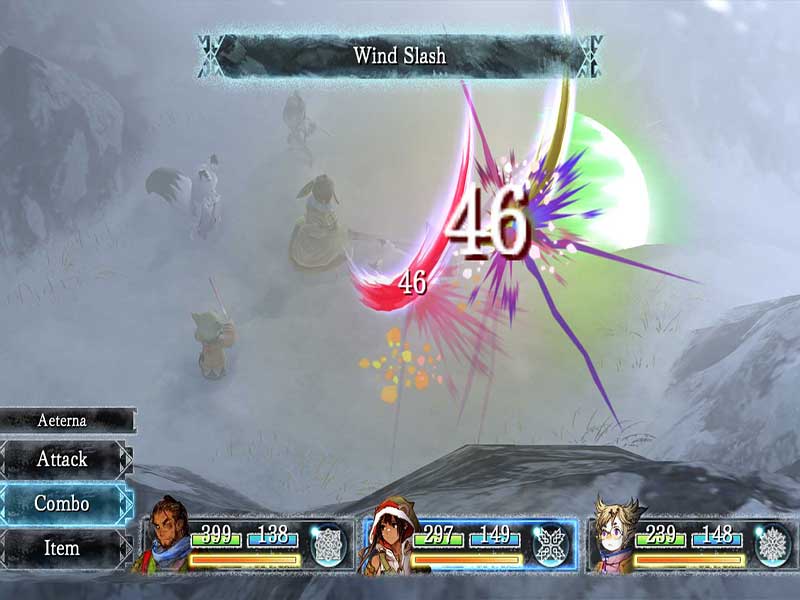The width and height of the screenshot is (800, 600).
Task: Click the snowflake icon beside the 149 MP readout
Action: [x=549, y=546]
